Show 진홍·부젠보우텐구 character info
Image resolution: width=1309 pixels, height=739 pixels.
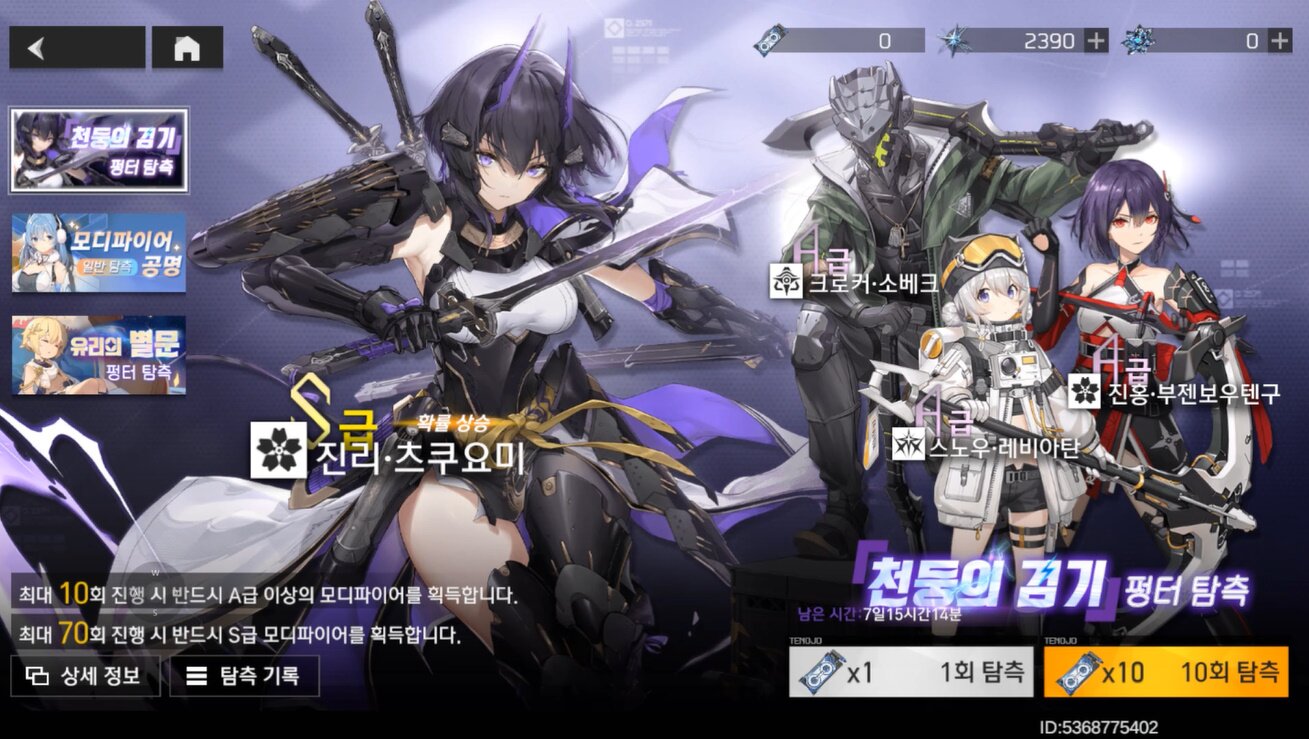[1173, 392]
